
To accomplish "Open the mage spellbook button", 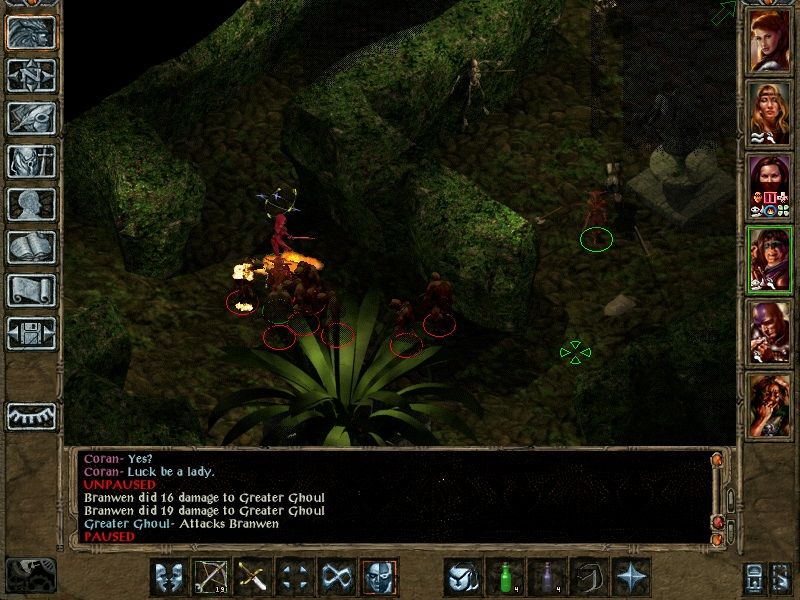I will (x=31, y=247).
